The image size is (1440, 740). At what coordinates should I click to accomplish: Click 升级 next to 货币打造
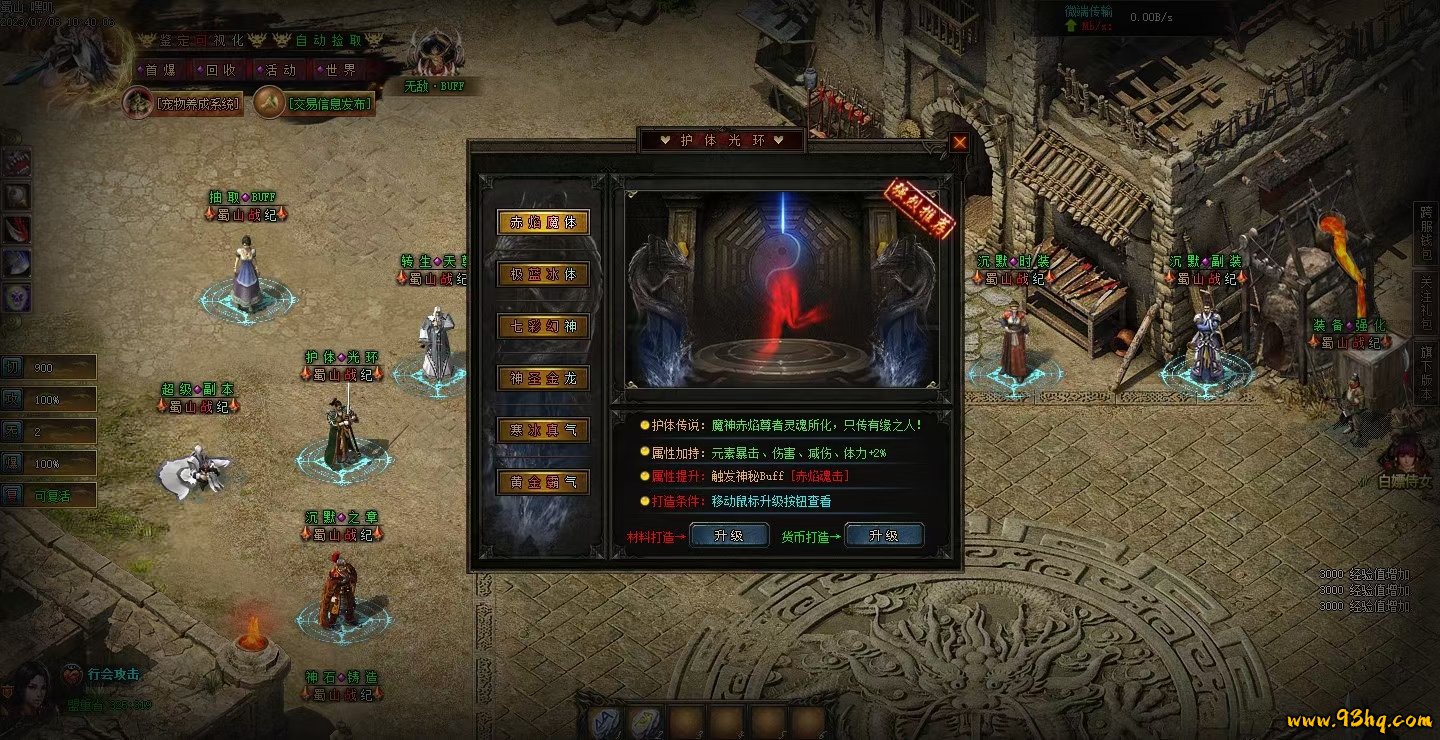point(883,536)
